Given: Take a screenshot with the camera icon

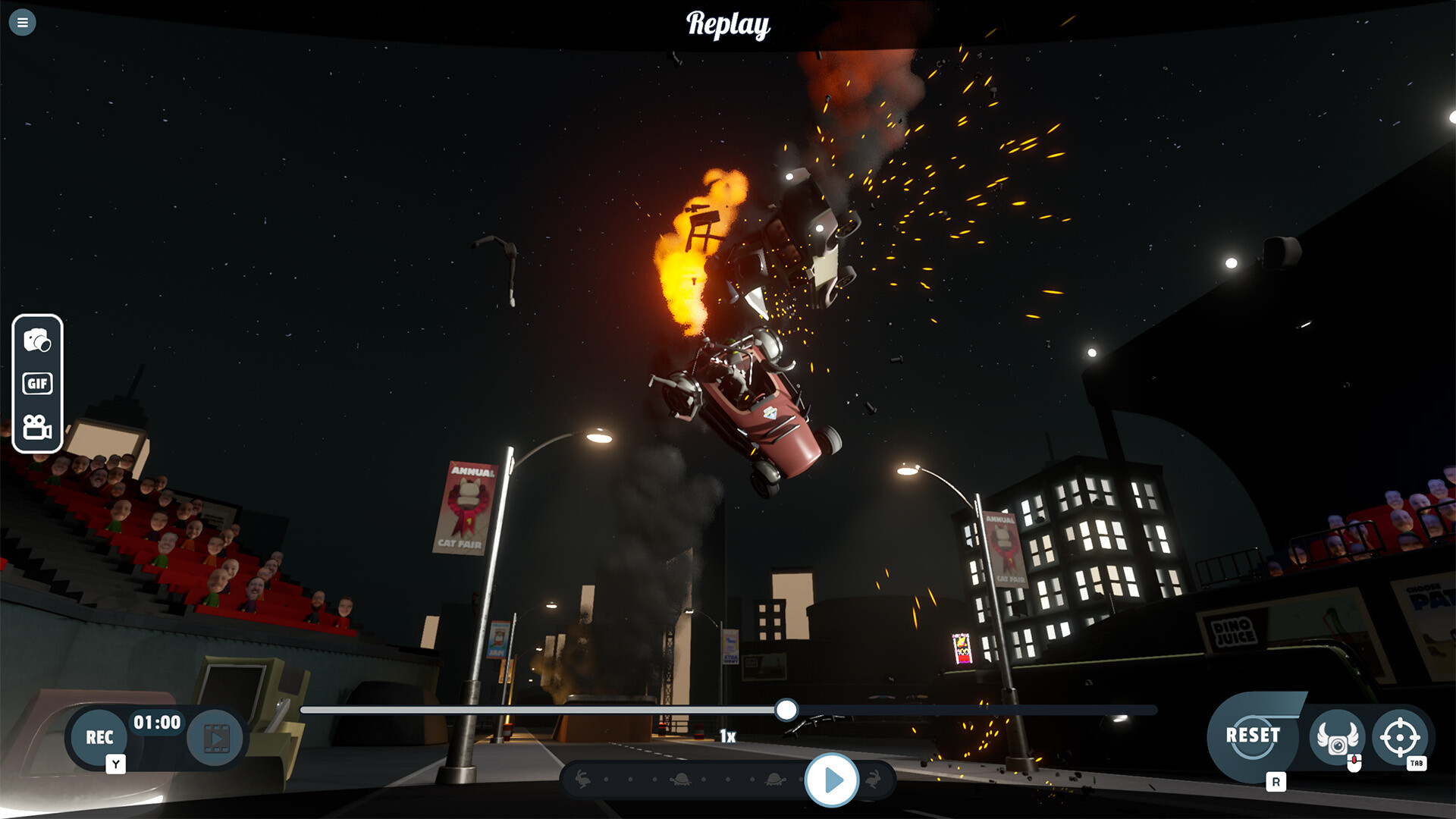Looking at the screenshot, I should pyautogui.click(x=37, y=340).
